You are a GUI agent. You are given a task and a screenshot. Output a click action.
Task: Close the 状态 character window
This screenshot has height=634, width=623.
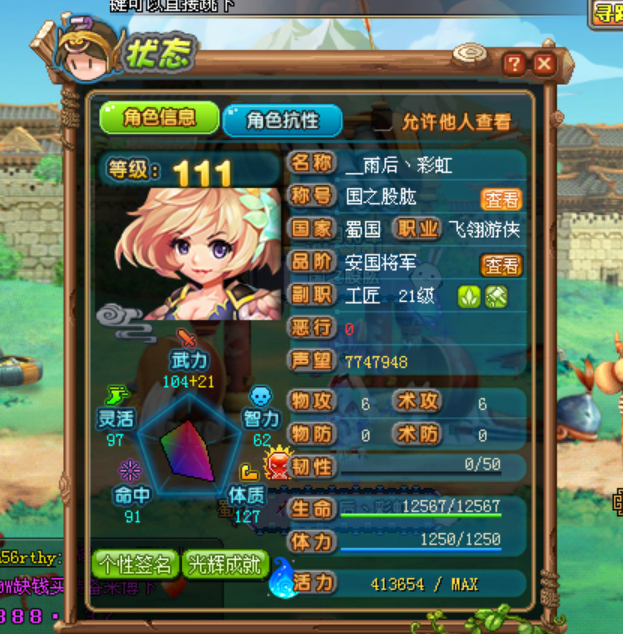coord(544,64)
